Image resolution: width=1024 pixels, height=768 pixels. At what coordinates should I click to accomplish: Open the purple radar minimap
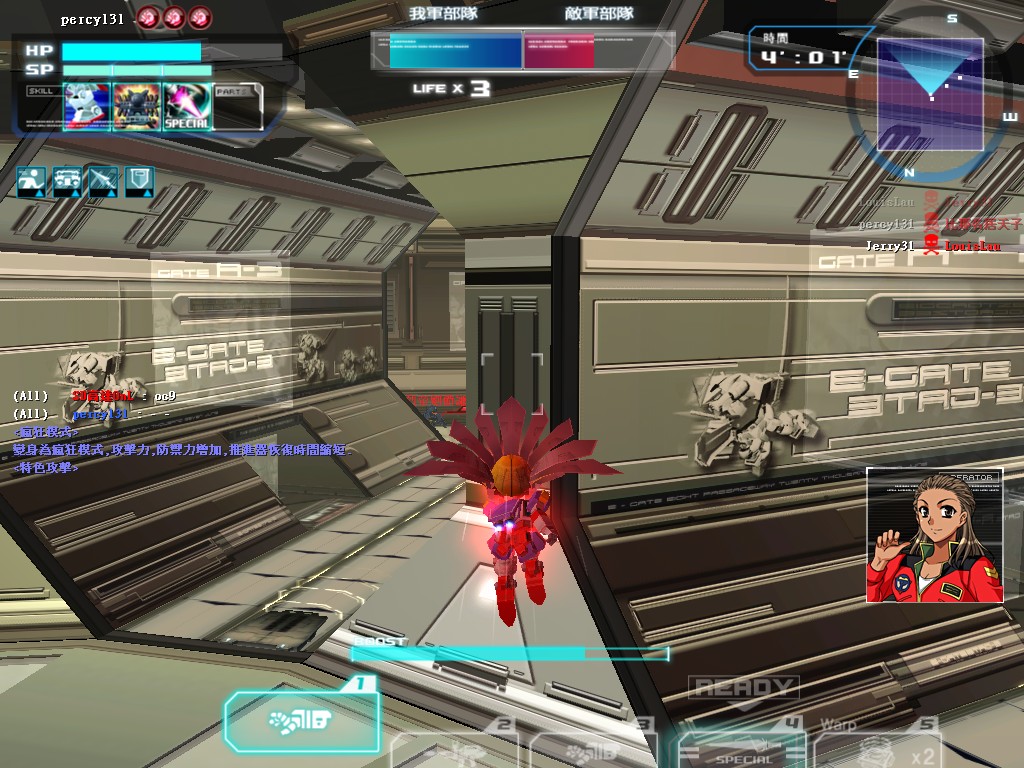tap(930, 94)
